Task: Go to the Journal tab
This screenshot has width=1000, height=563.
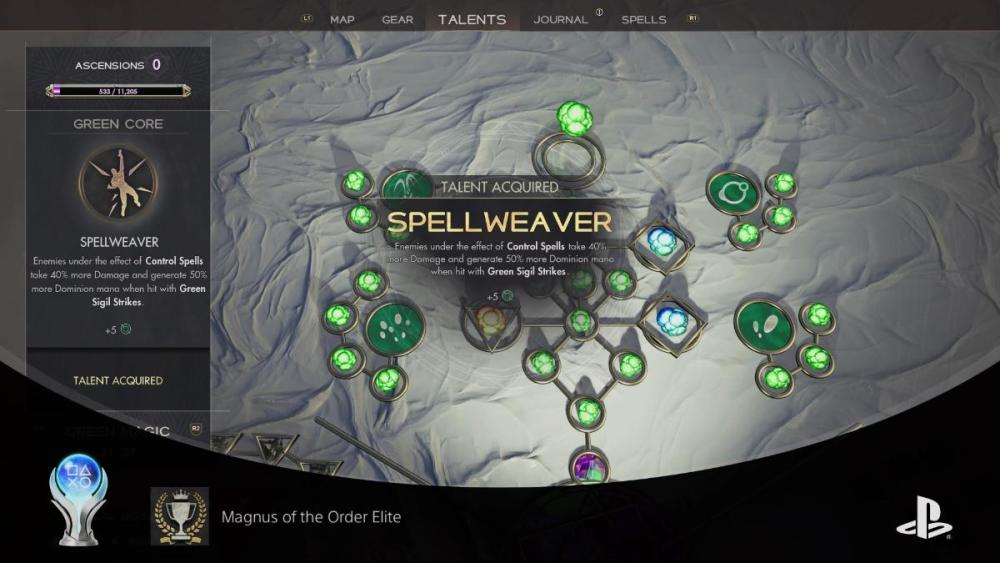Action: pyautogui.click(x=560, y=19)
